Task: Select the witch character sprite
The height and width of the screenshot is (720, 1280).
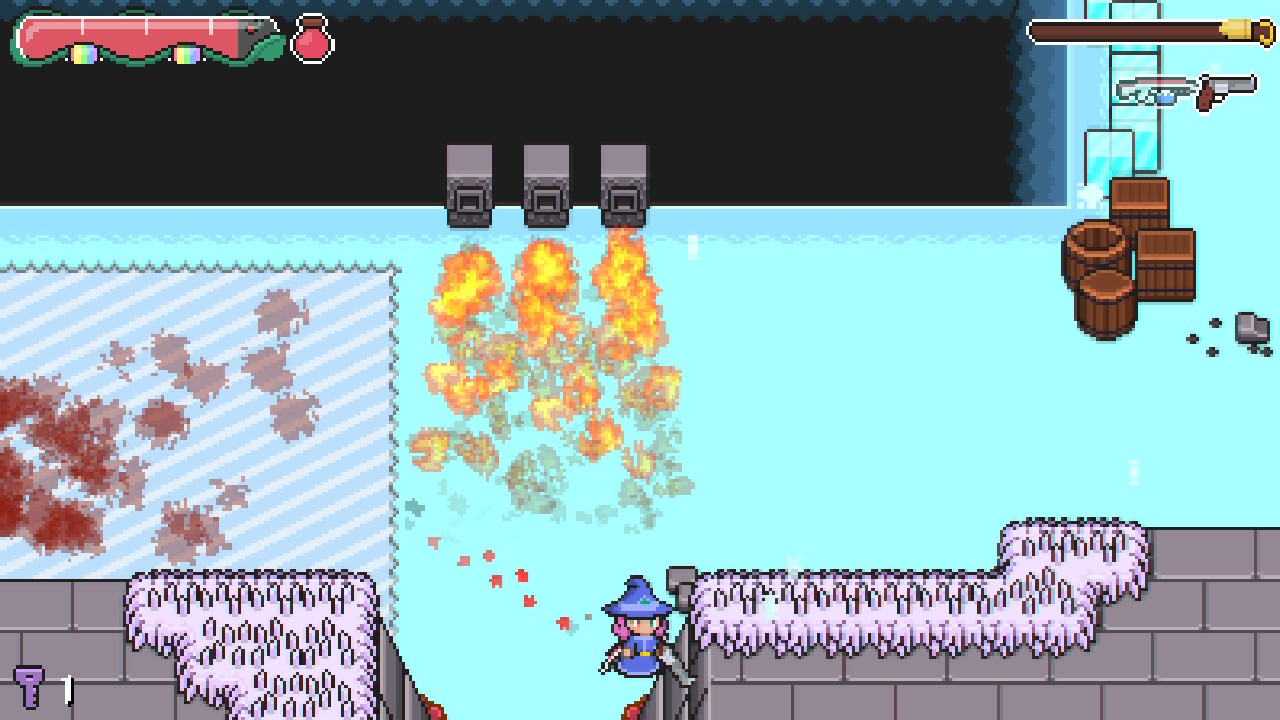Action: 638,630
